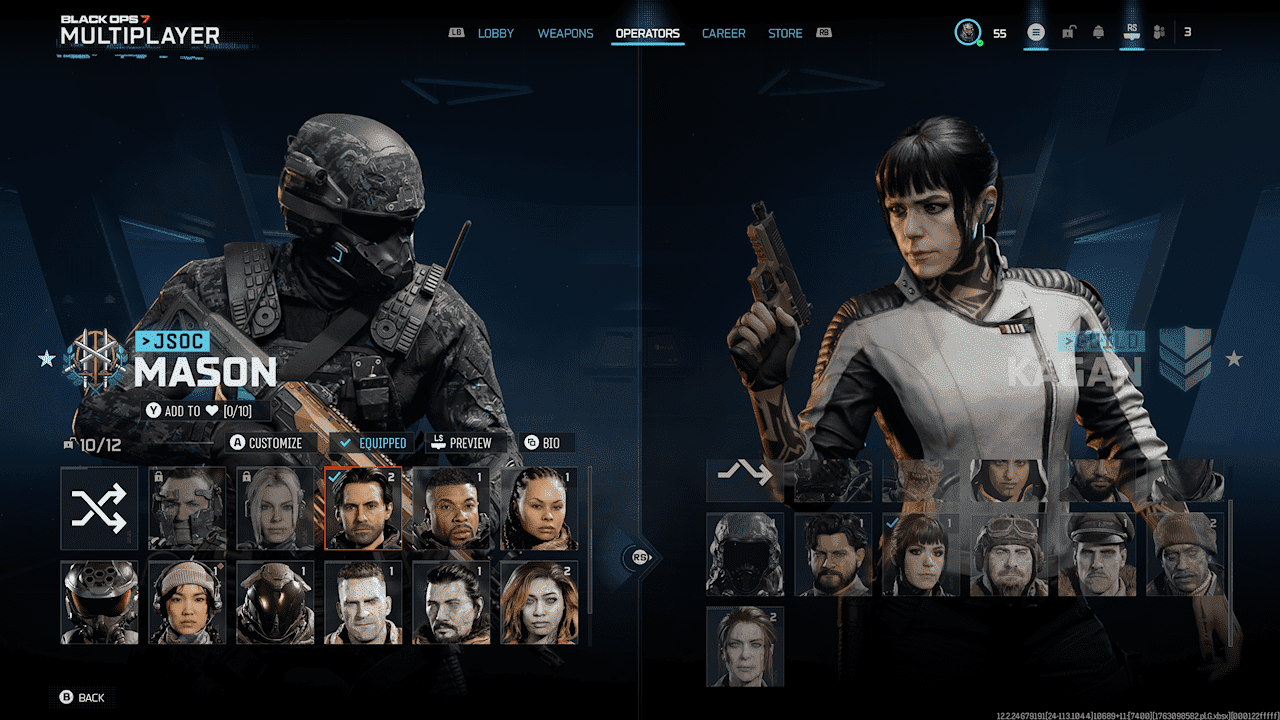
Task: Click the blue progress bar under the menu icon
Action: tap(1036, 48)
